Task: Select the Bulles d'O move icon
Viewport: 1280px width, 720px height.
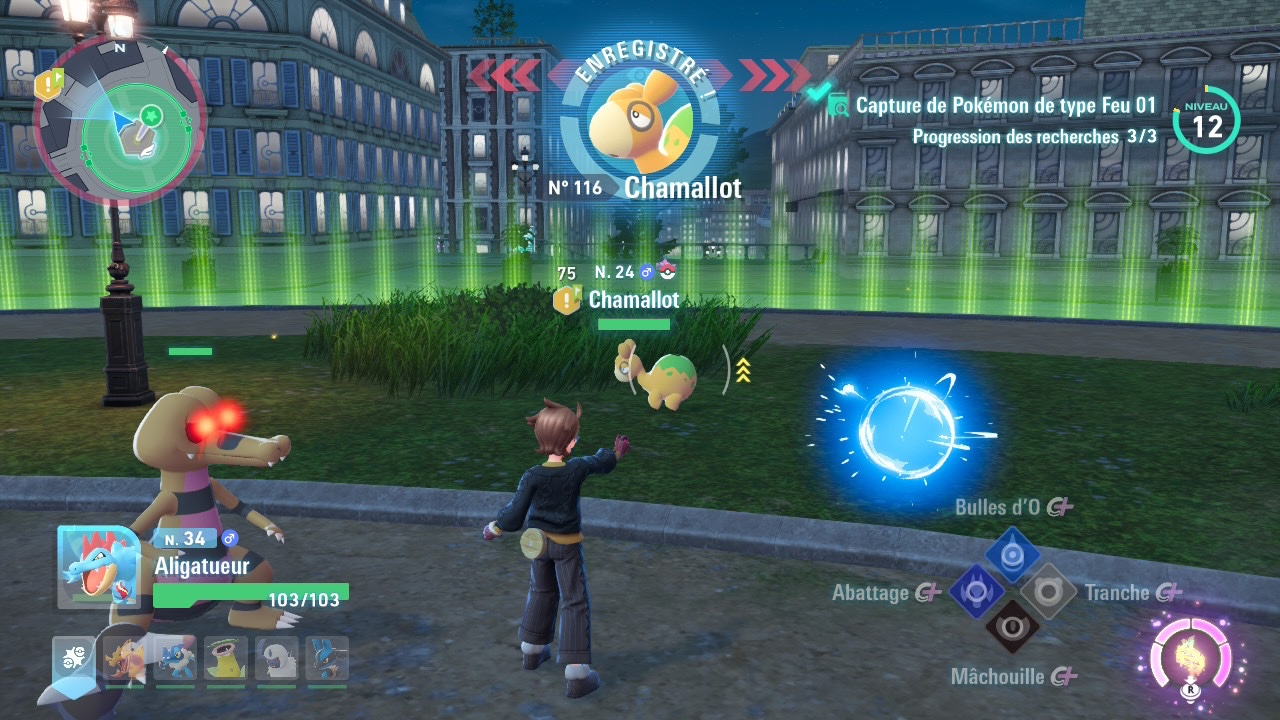Action: coord(1012,553)
